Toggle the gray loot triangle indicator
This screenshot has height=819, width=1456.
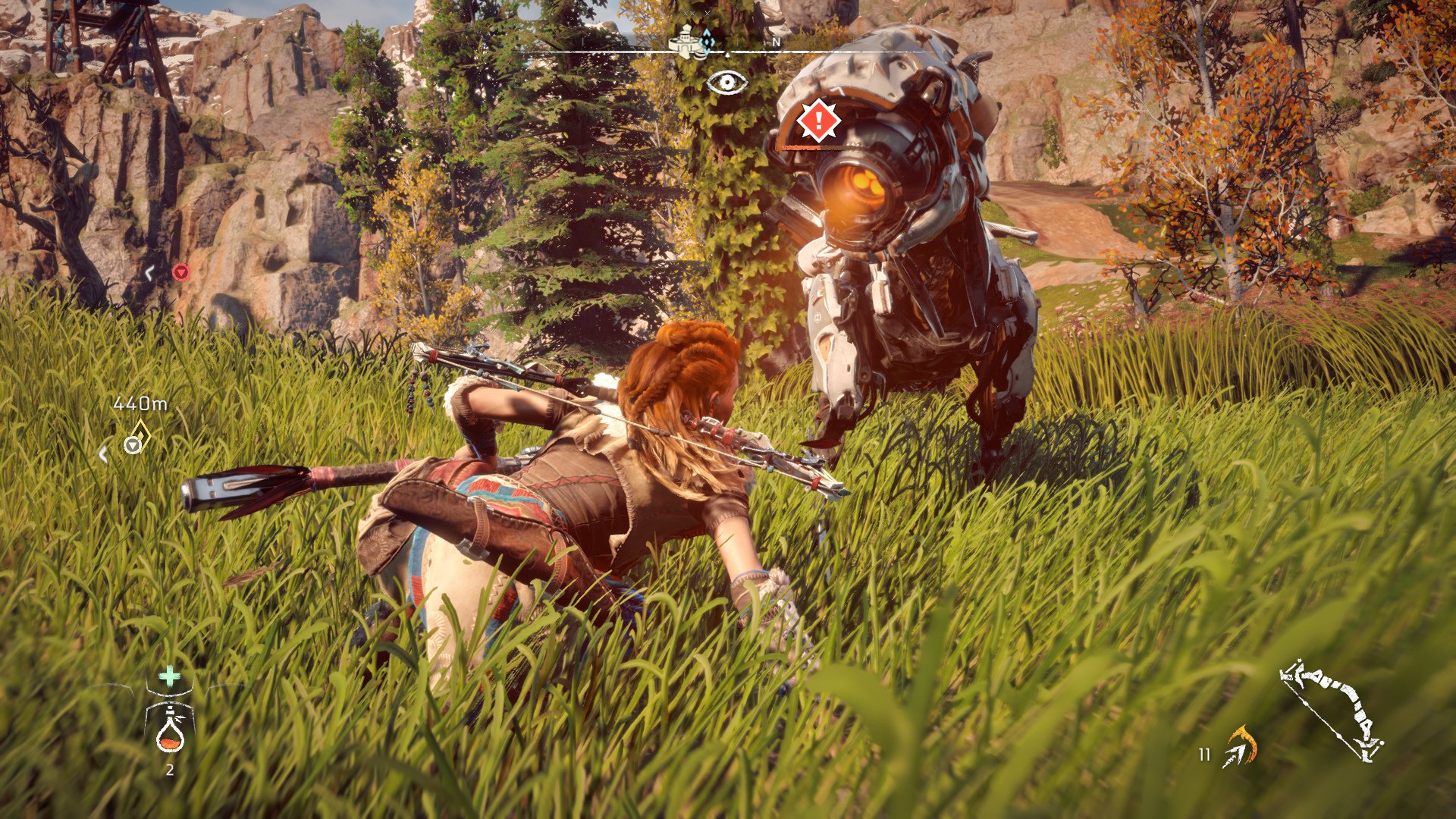[x=132, y=446]
